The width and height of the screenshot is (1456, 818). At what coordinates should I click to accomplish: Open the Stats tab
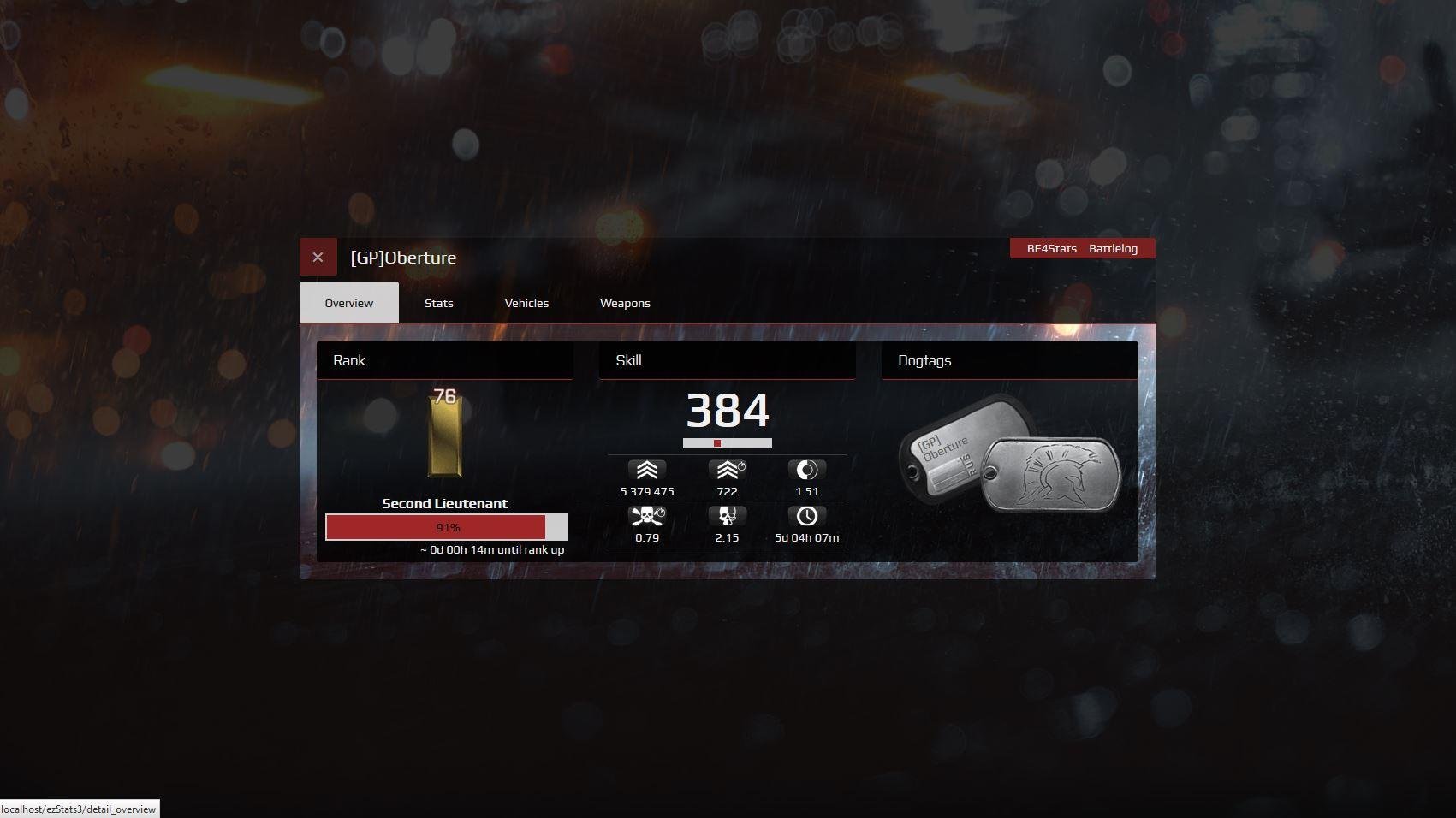[x=439, y=303]
